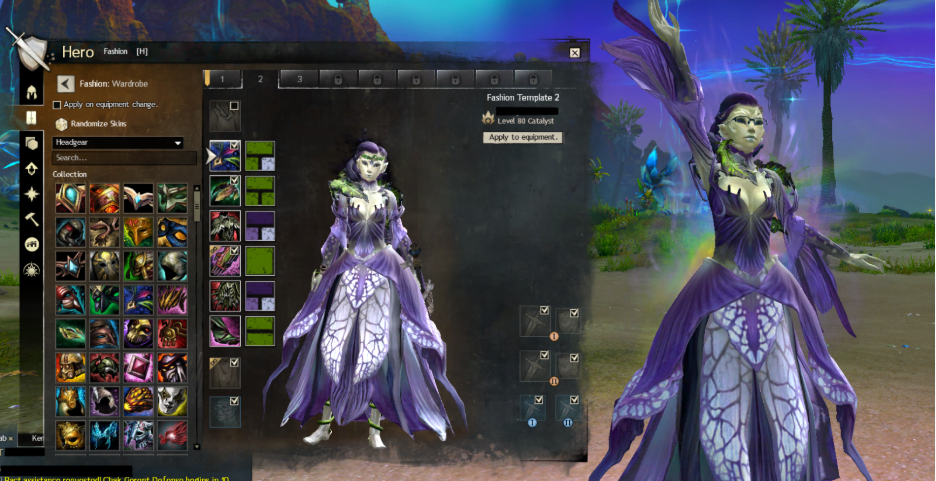The width and height of the screenshot is (936, 481).
Task: Open the hammer crafting tab in sidebar
Action: coord(31,219)
